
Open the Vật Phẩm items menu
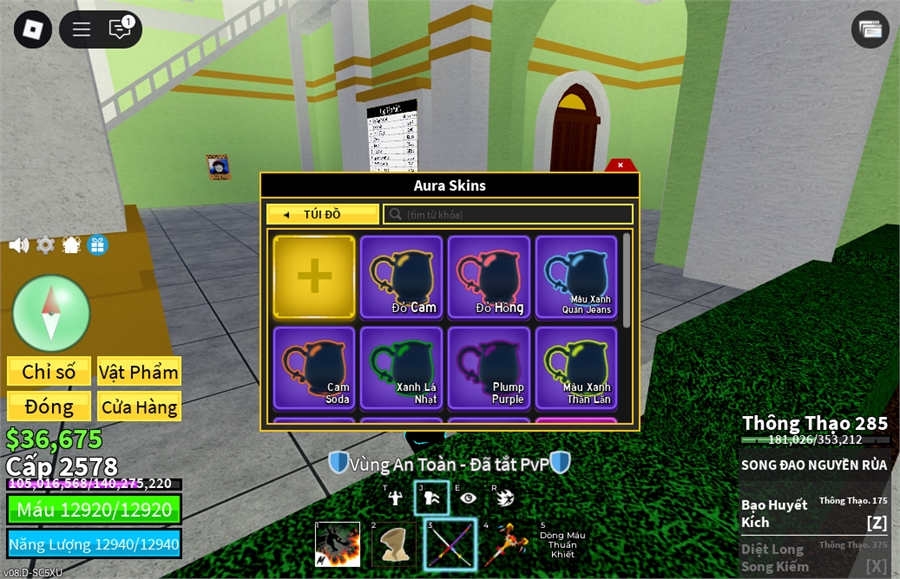[x=139, y=372]
